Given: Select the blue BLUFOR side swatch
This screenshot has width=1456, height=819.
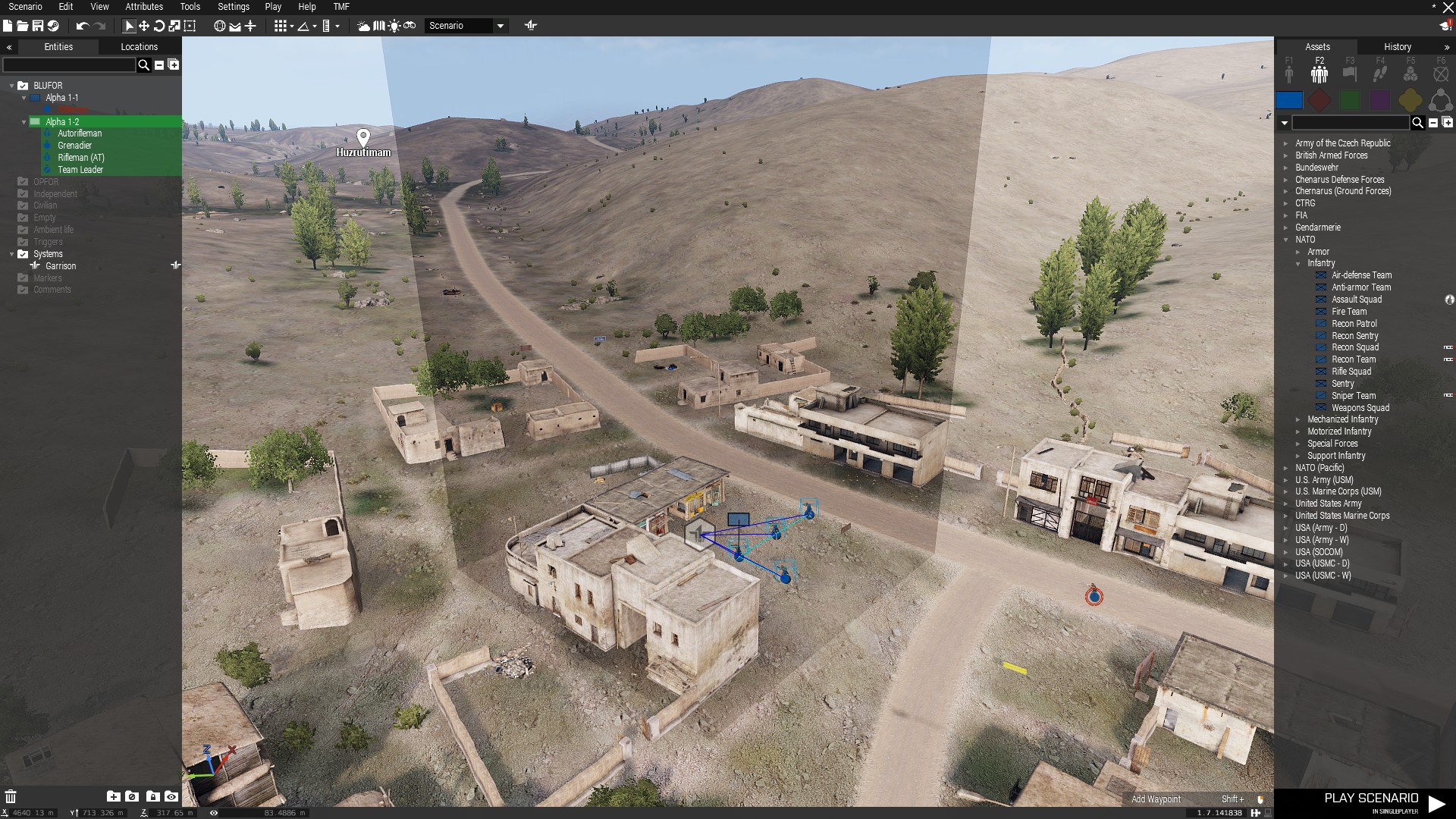Looking at the screenshot, I should click(1288, 100).
